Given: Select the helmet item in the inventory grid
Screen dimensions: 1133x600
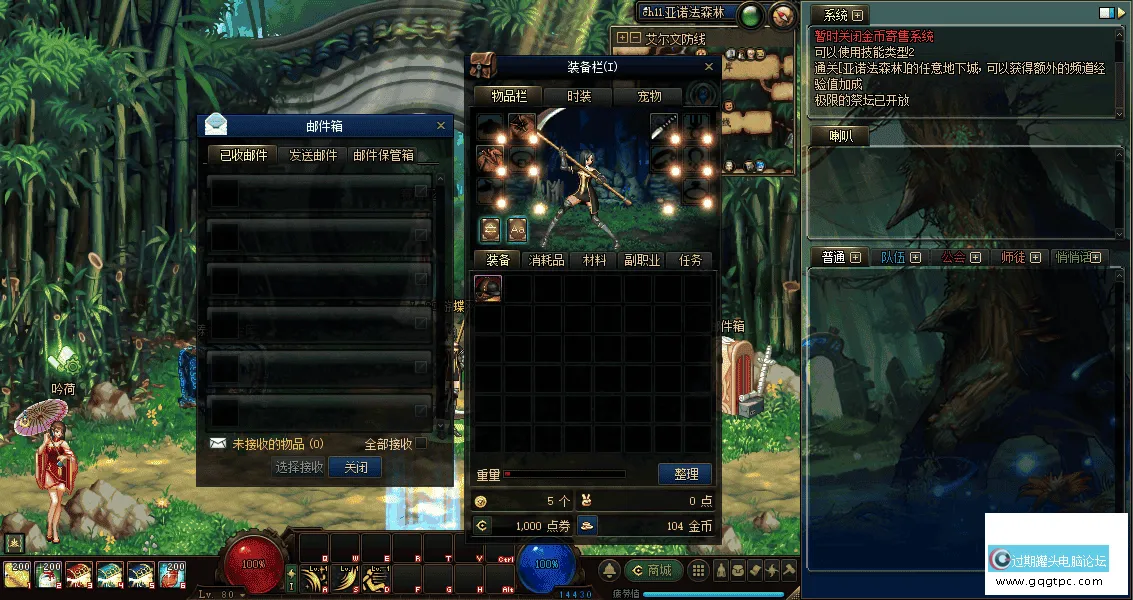Looking at the screenshot, I should click(488, 289).
